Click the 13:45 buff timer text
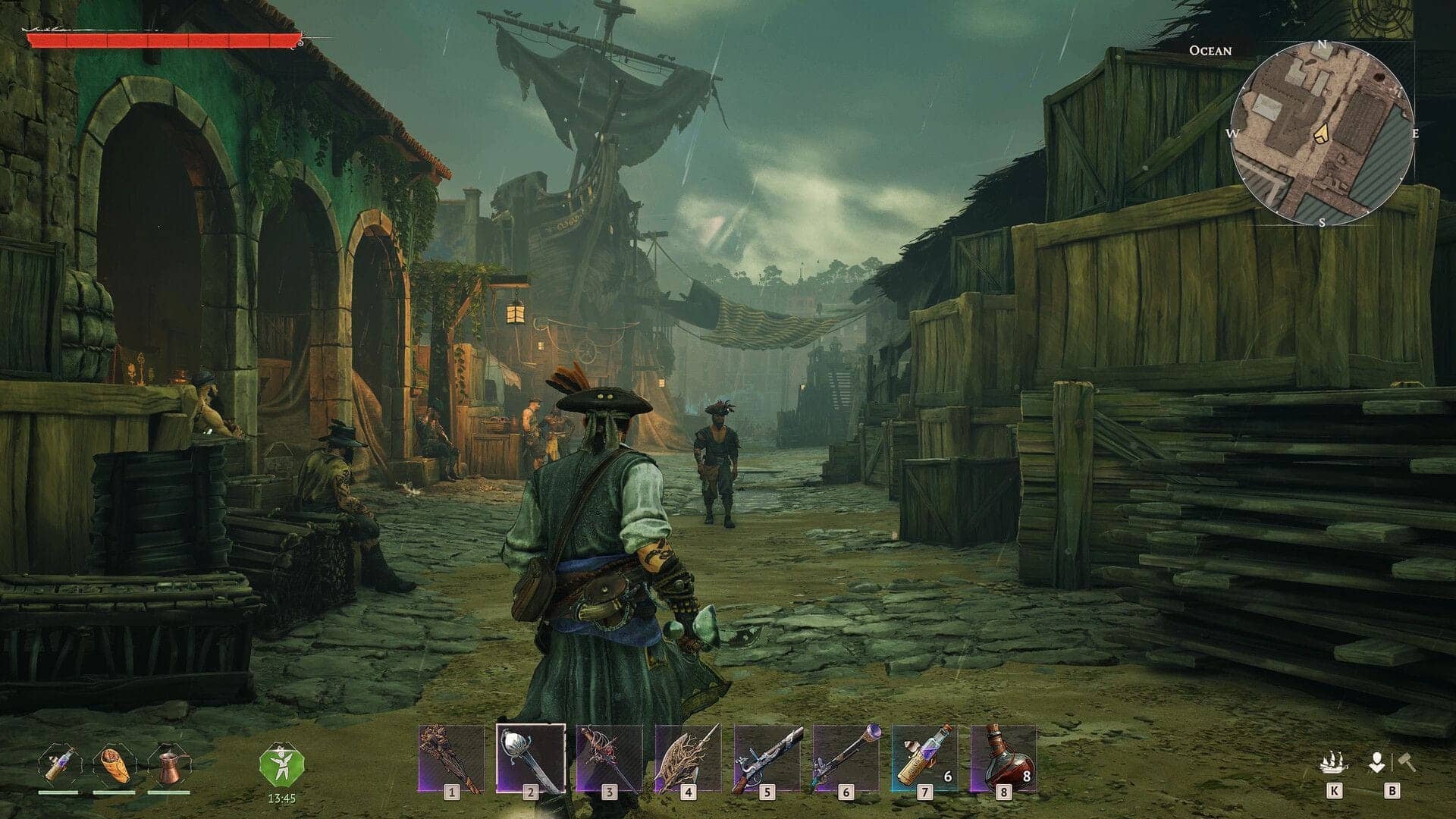The image size is (1456, 819). (282, 799)
